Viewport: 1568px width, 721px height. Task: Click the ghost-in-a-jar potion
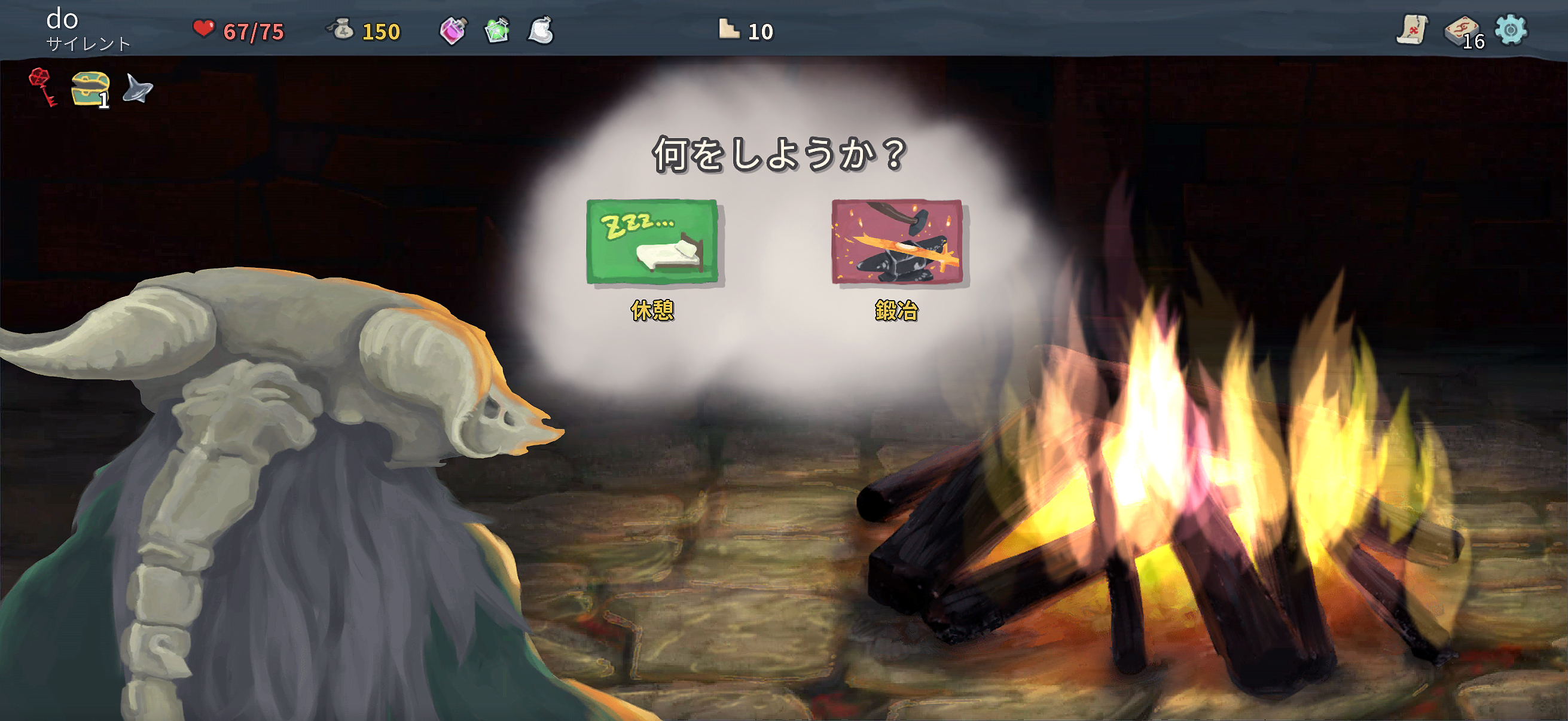click(x=541, y=30)
